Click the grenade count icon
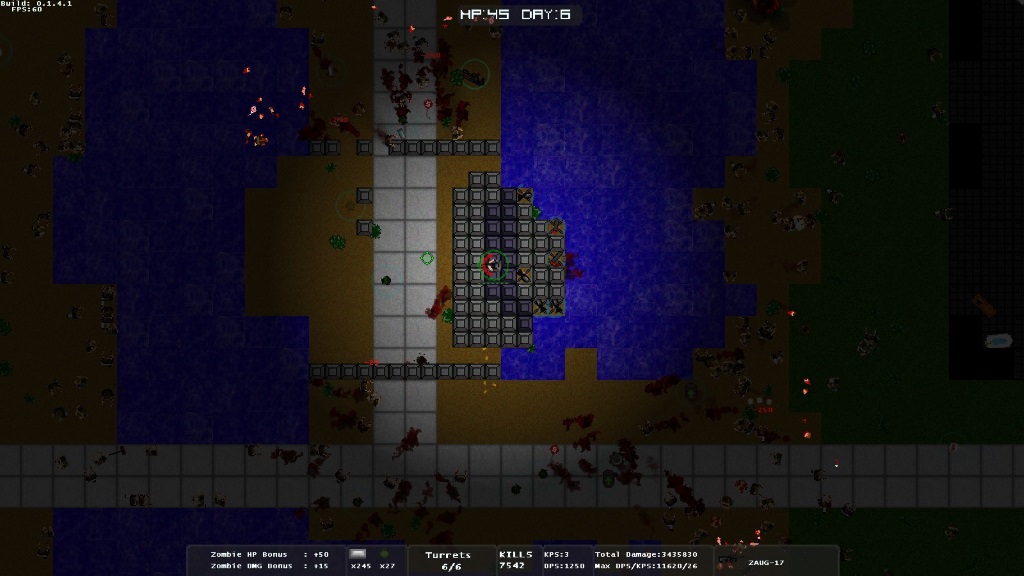This screenshot has height=576, width=1024. (x=385, y=554)
